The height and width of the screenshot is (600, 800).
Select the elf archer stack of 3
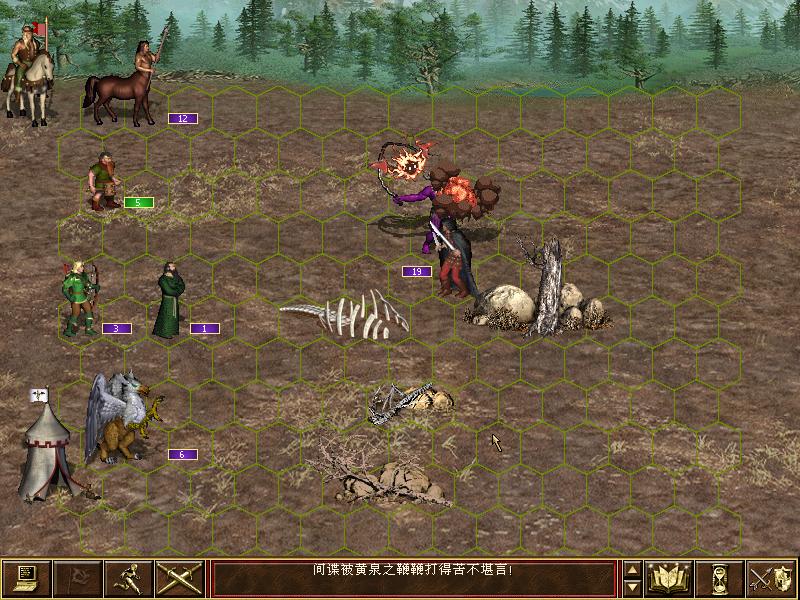[x=78, y=297]
